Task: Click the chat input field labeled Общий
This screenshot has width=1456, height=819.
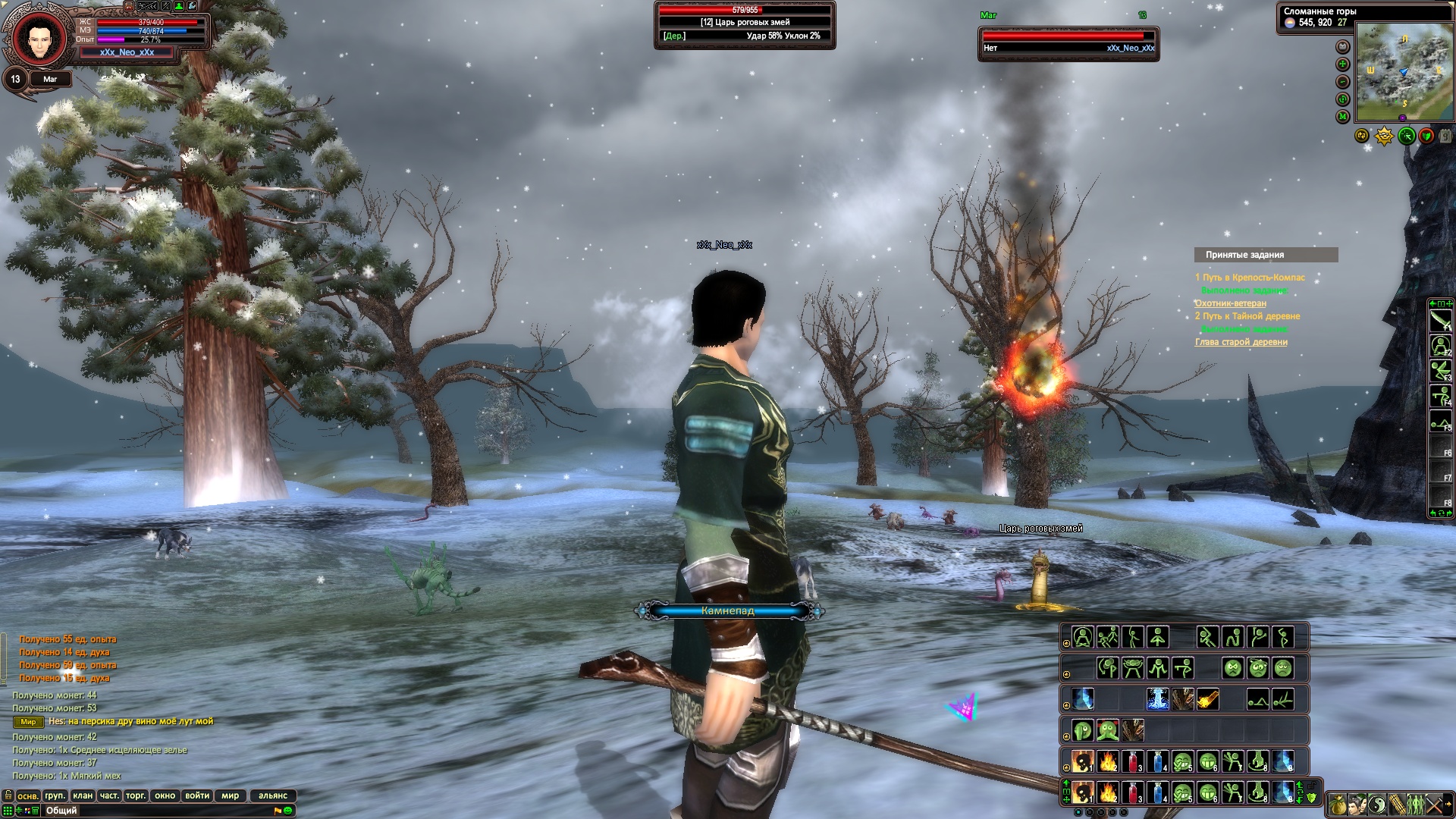Action: (x=152, y=811)
